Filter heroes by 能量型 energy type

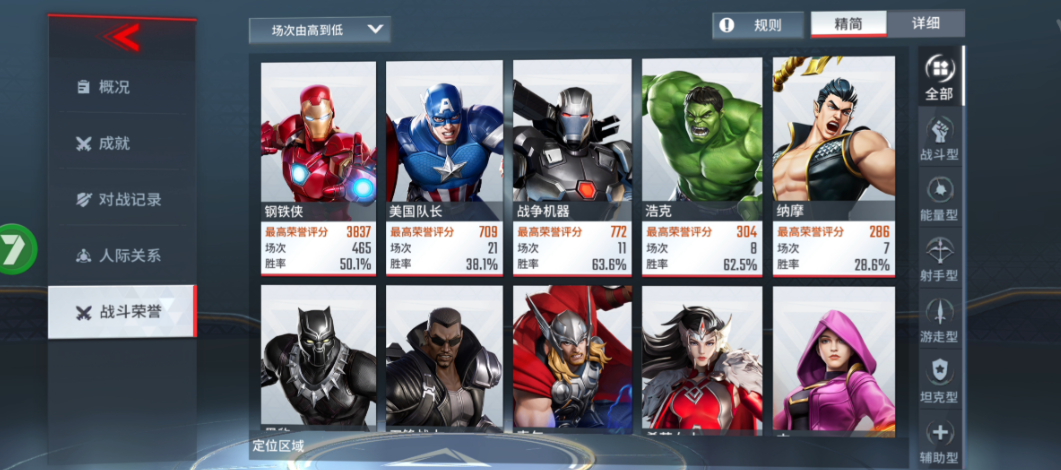coord(939,198)
